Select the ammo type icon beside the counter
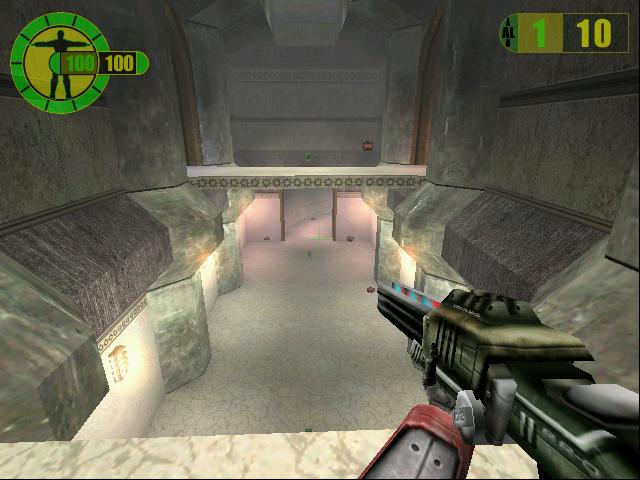This screenshot has width=640, height=480. click(x=508, y=33)
